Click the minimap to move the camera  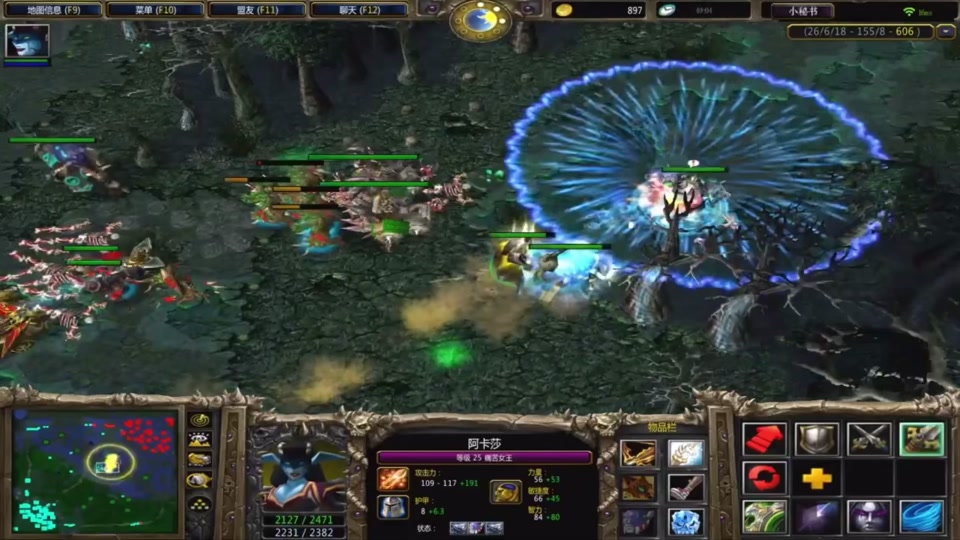(x=96, y=472)
